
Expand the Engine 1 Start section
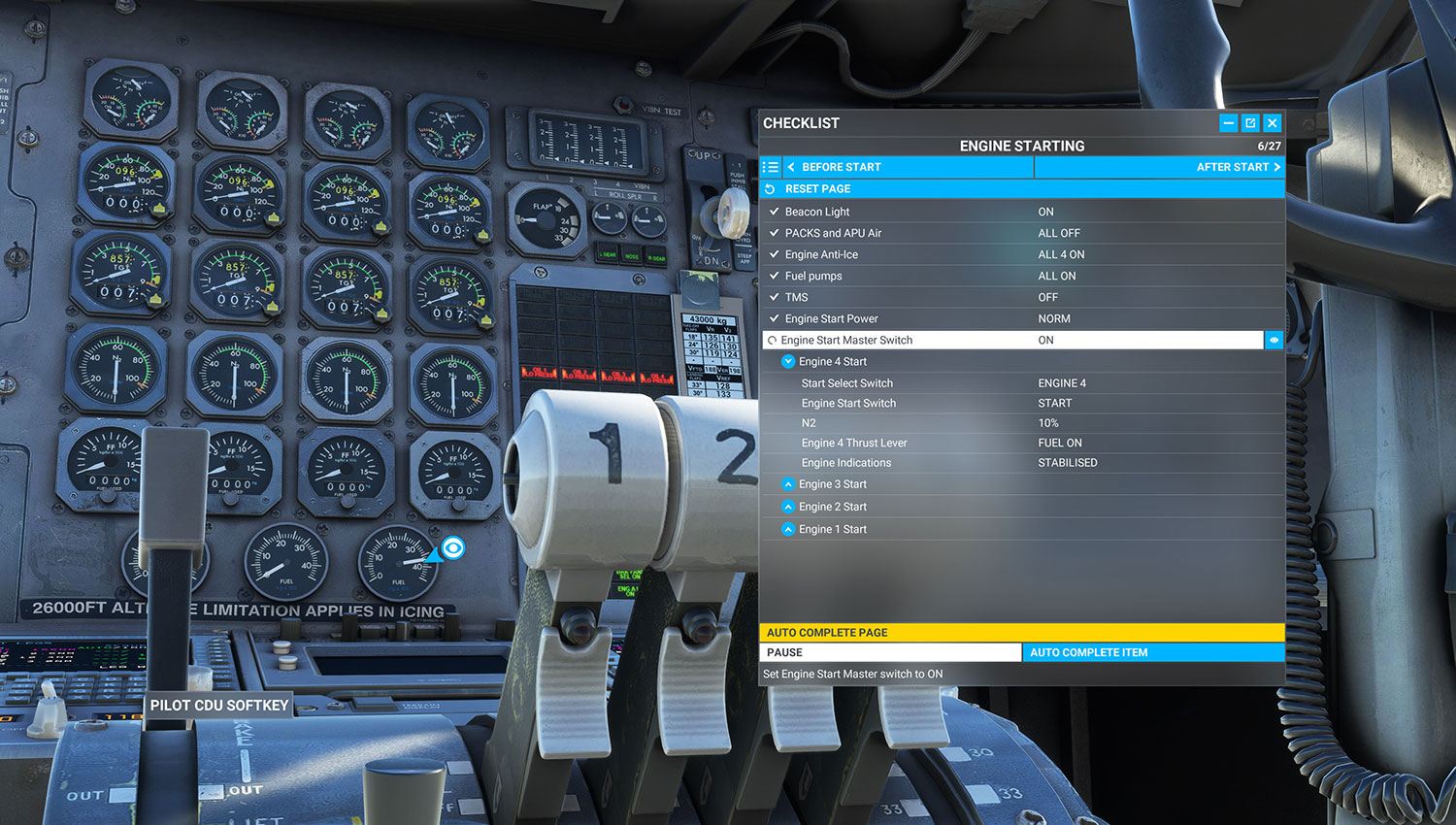coord(788,528)
